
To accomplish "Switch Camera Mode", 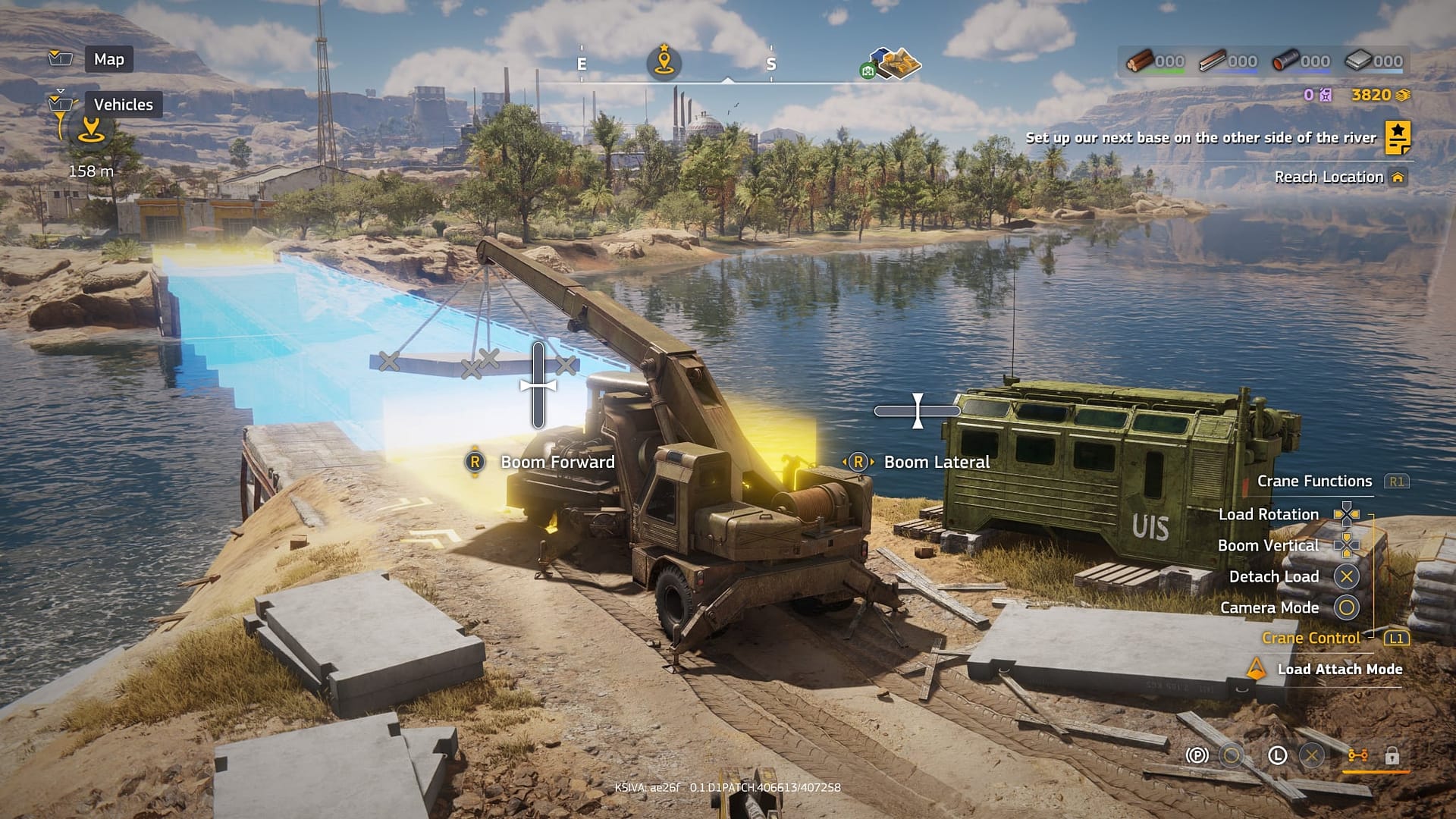I will pyautogui.click(x=1269, y=607).
